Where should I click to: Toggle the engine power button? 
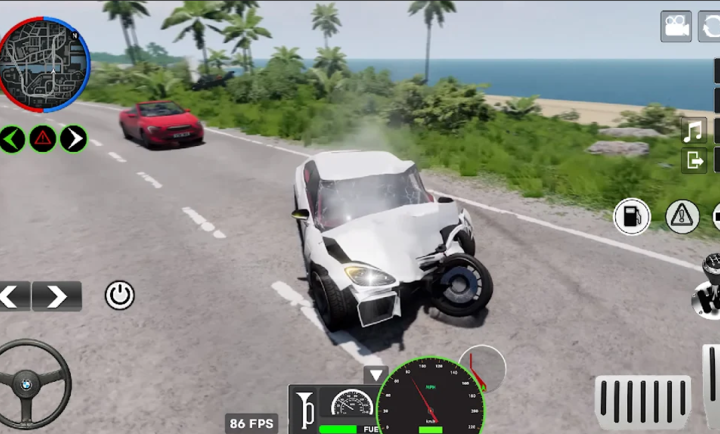pyautogui.click(x=119, y=295)
